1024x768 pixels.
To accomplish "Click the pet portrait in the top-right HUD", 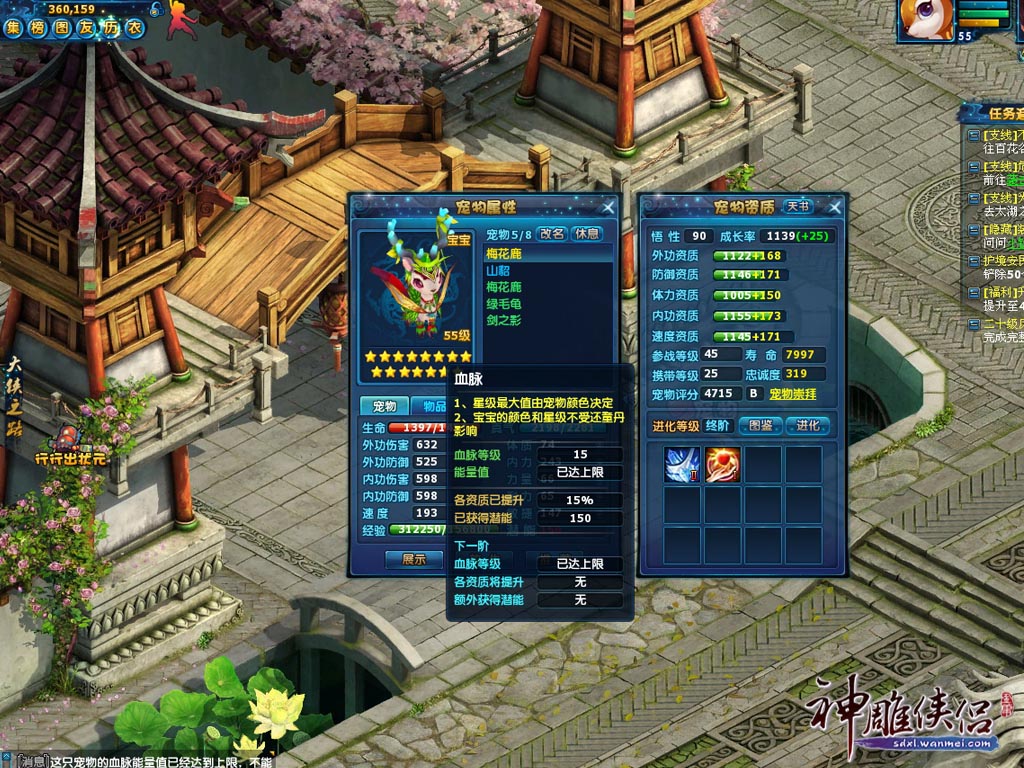I will point(925,20).
